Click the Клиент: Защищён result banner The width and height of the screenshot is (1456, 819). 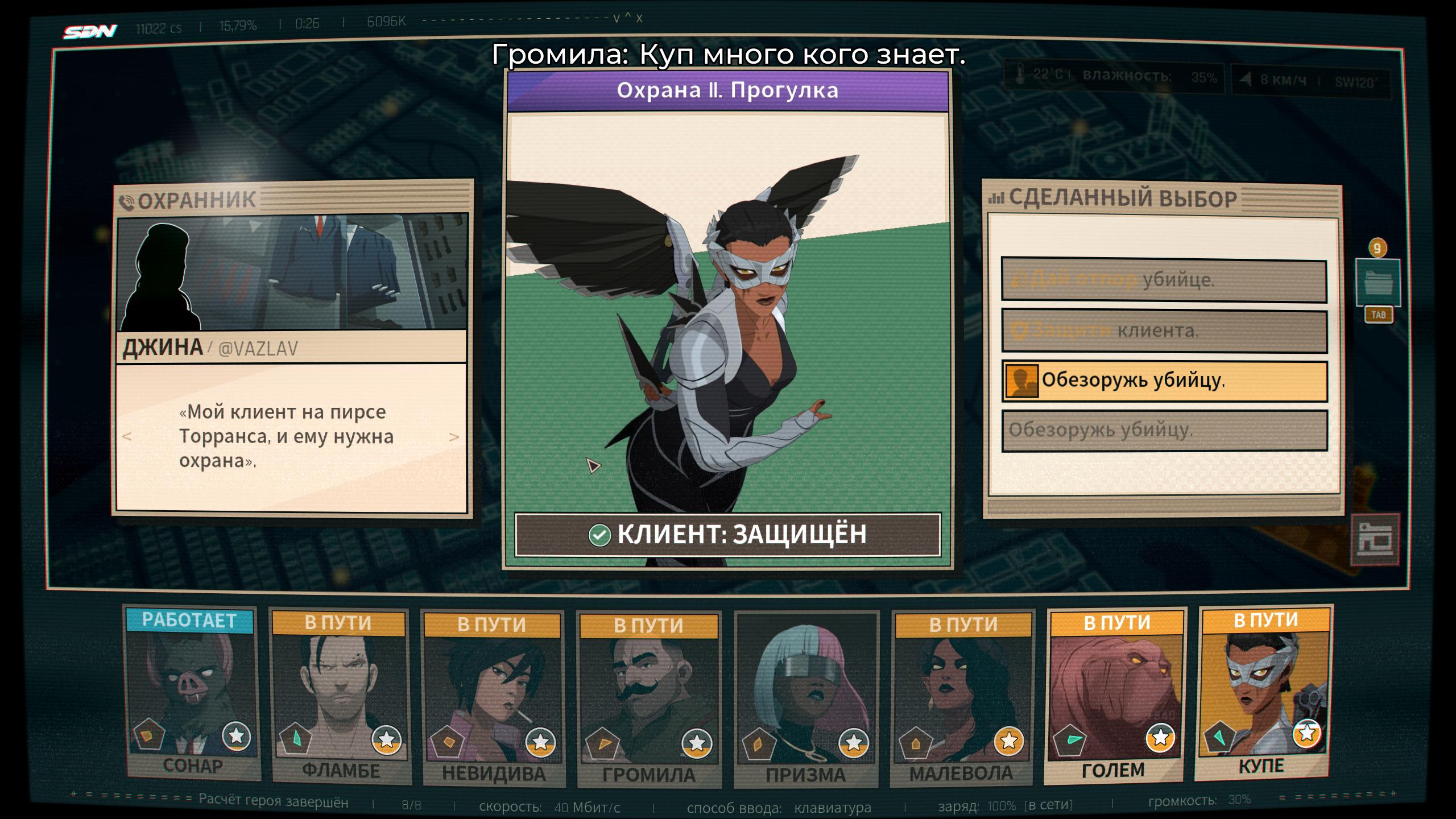(727, 535)
